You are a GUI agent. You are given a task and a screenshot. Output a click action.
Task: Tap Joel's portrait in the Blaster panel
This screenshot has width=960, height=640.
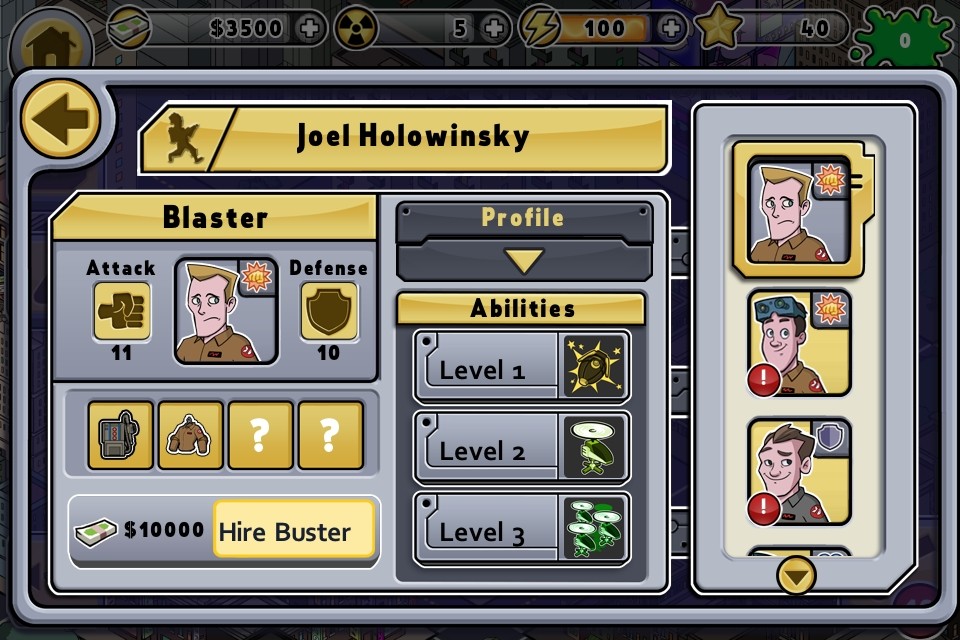[x=225, y=311]
